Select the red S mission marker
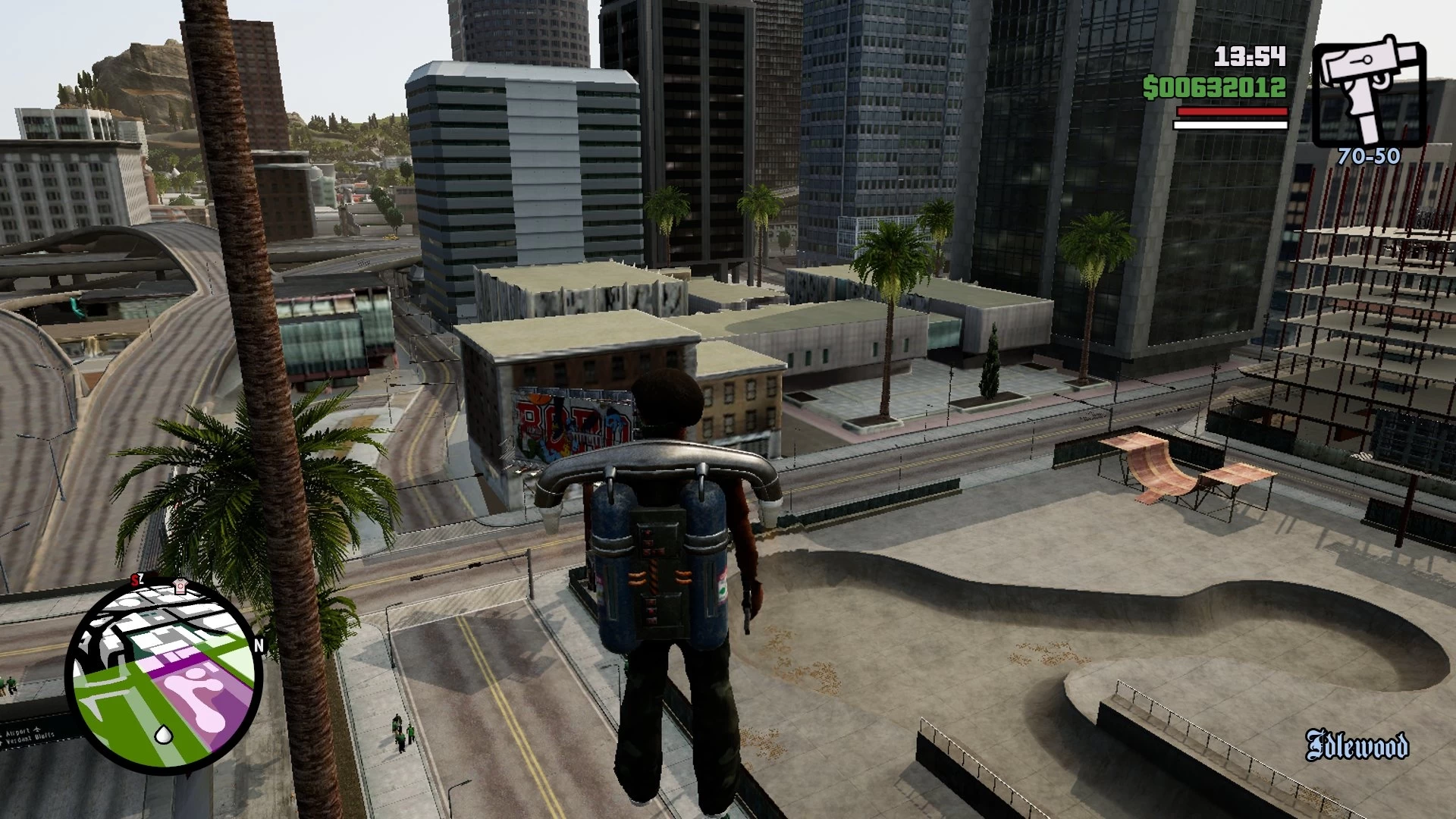This screenshot has width=1456, height=819. pos(135,580)
